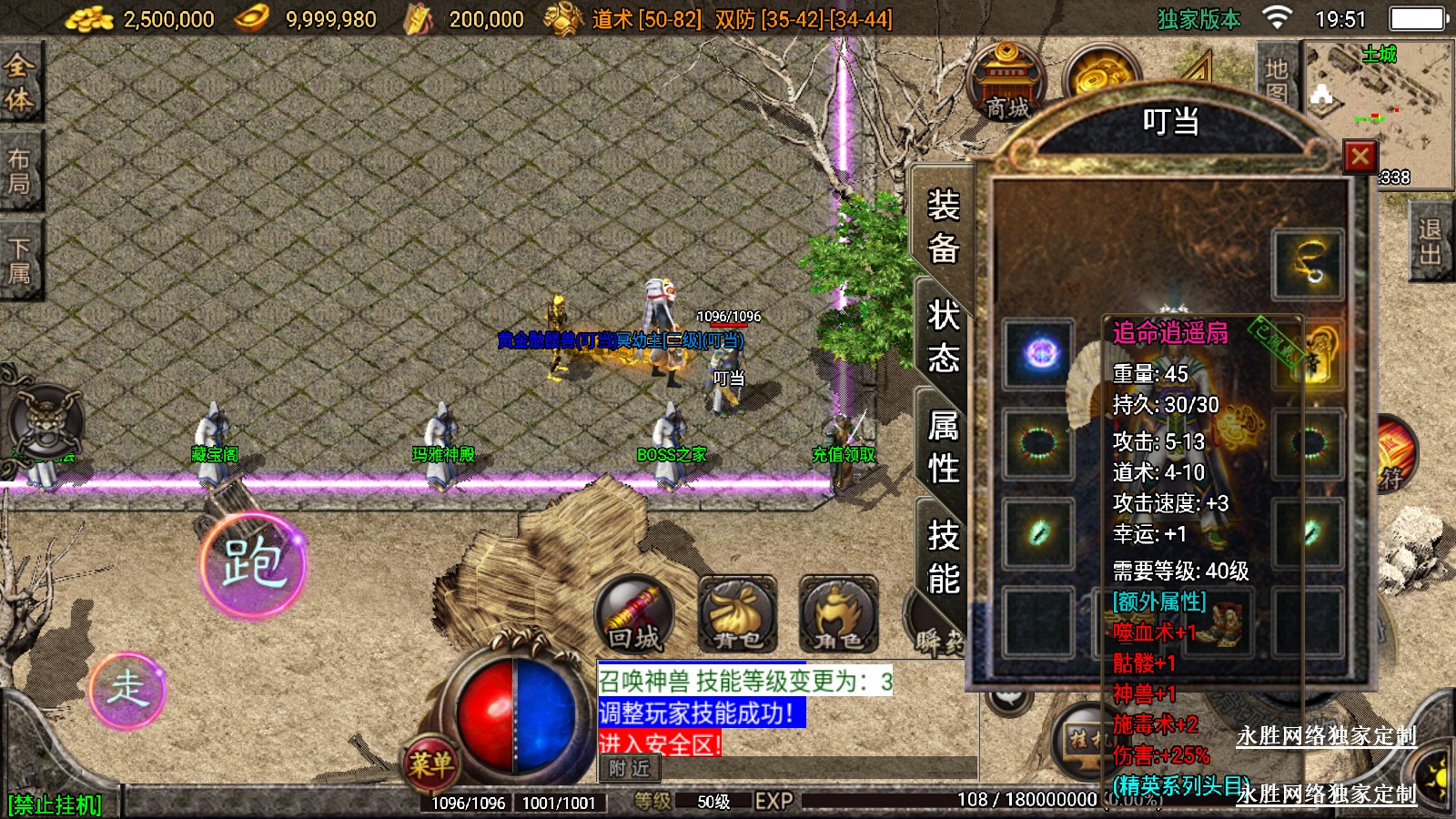Open the 全体 button
Viewport: 1456px width, 819px height.
tap(19, 82)
